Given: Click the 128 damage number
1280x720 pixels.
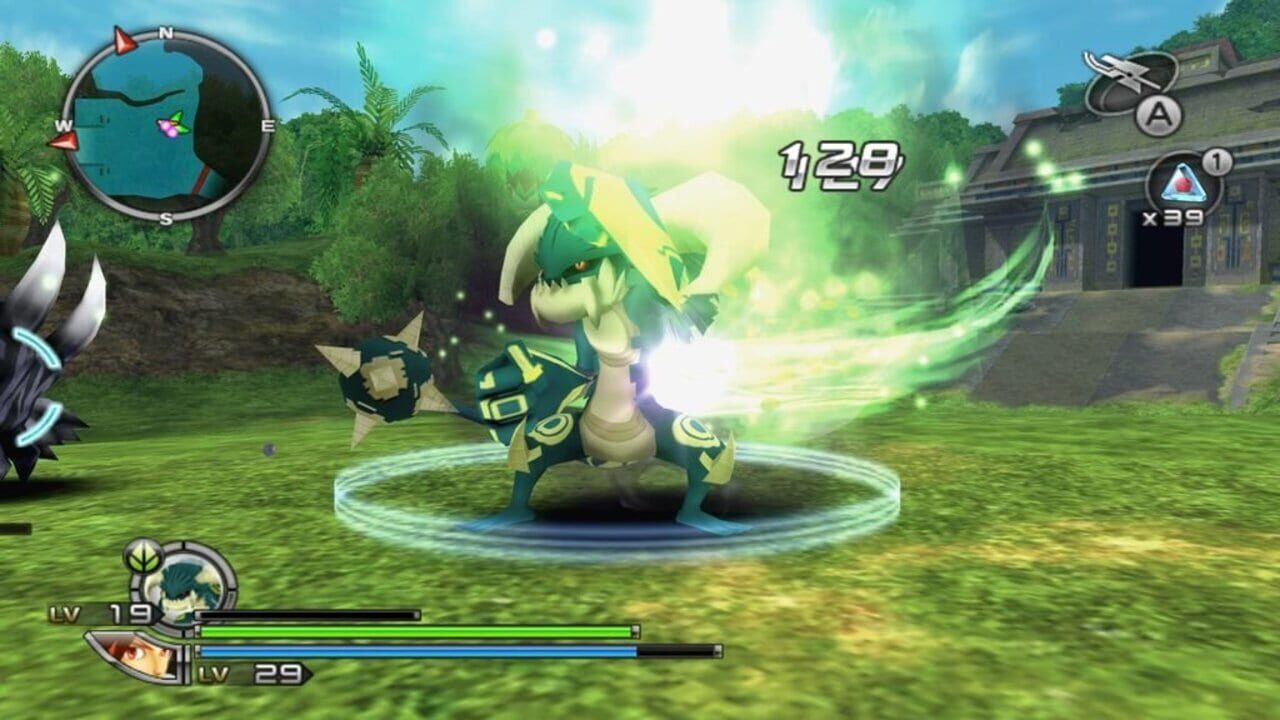Looking at the screenshot, I should (x=840, y=162).
